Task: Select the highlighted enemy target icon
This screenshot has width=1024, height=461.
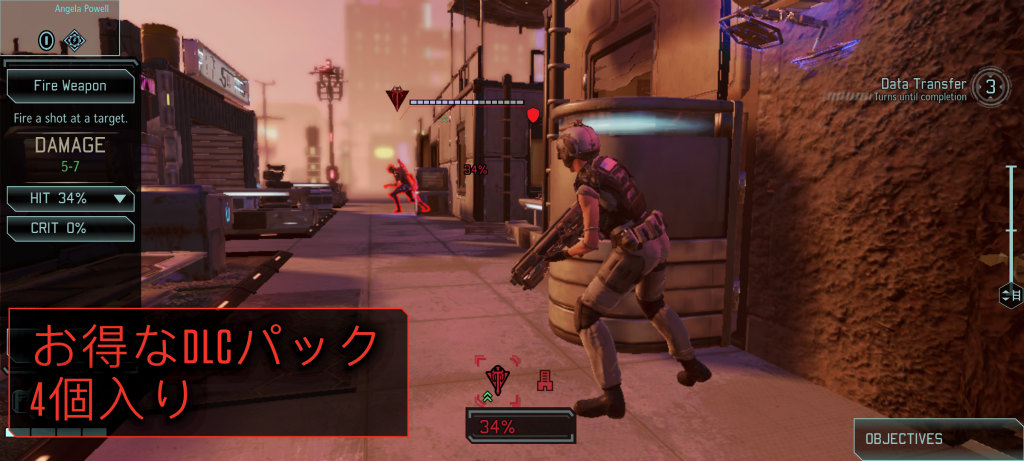Action: click(497, 378)
